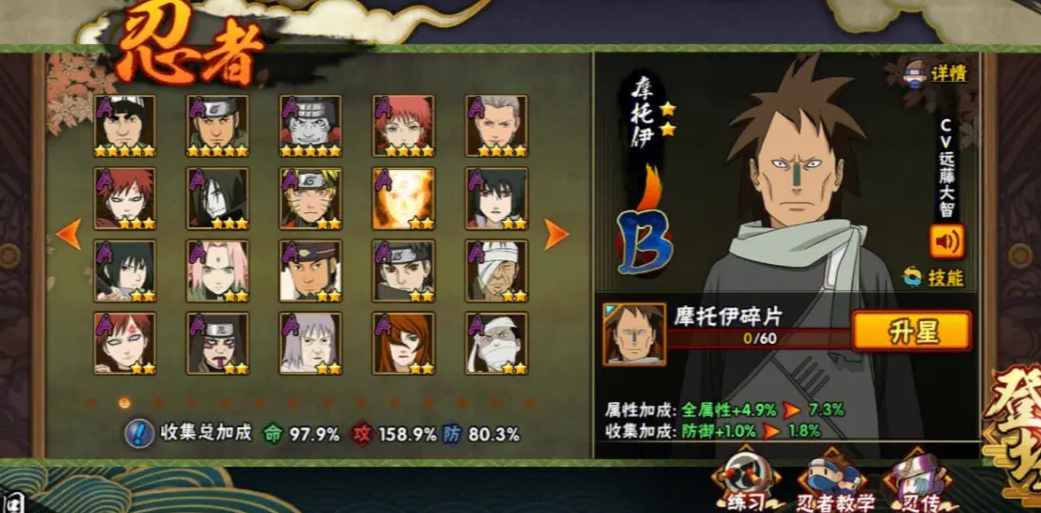Show the 技能 skills panel
This screenshot has width=1041, height=513.
coord(937,277)
